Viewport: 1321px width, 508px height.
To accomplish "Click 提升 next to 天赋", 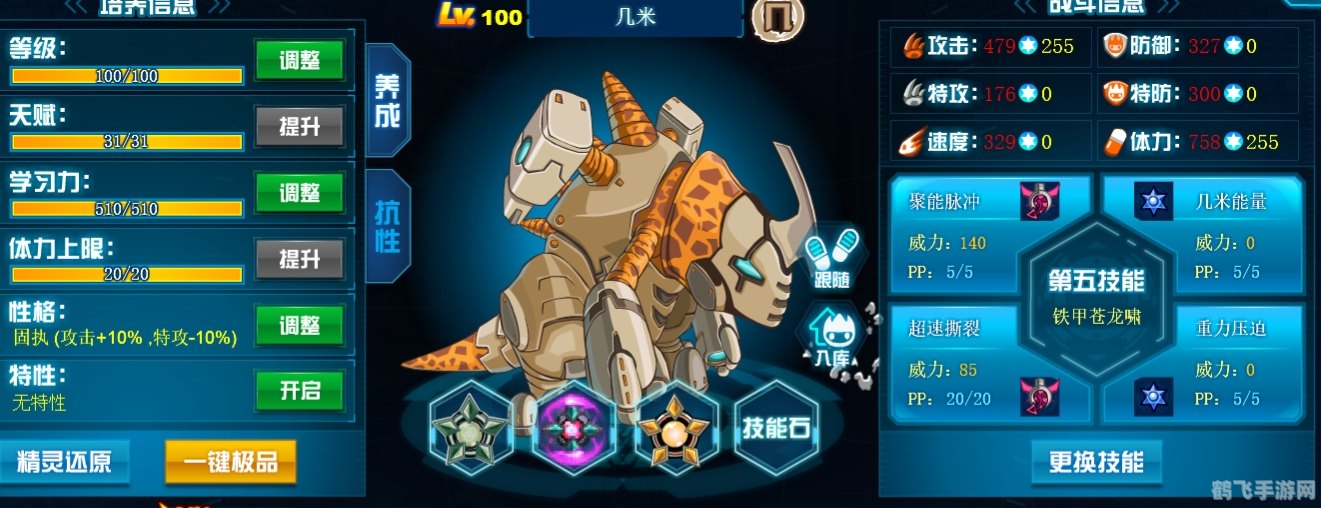I will click(x=299, y=126).
